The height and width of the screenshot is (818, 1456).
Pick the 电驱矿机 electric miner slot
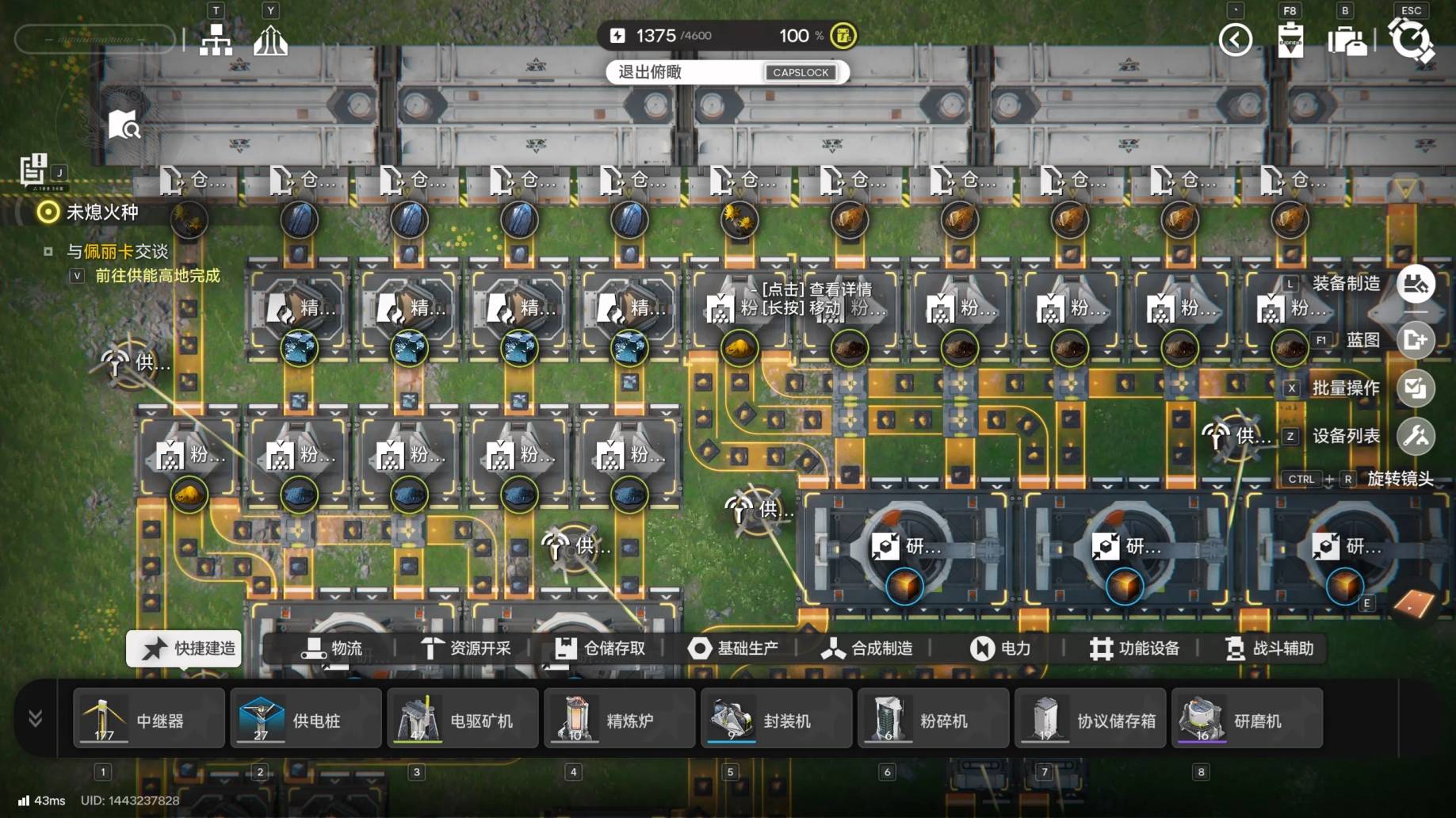[x=462, y=719]
